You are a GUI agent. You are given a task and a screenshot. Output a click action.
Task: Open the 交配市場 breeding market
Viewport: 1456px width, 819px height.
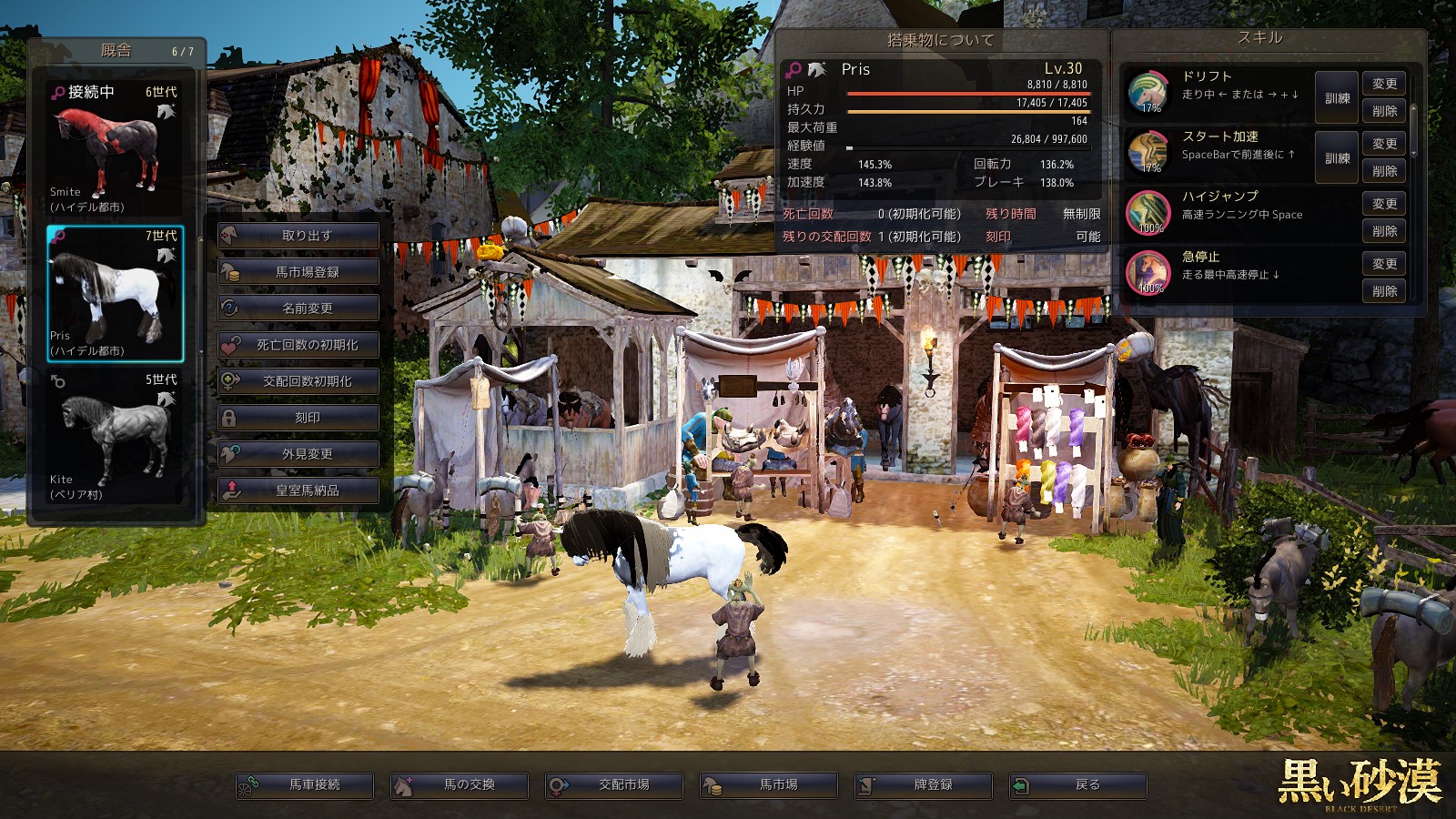pos(614,785)
